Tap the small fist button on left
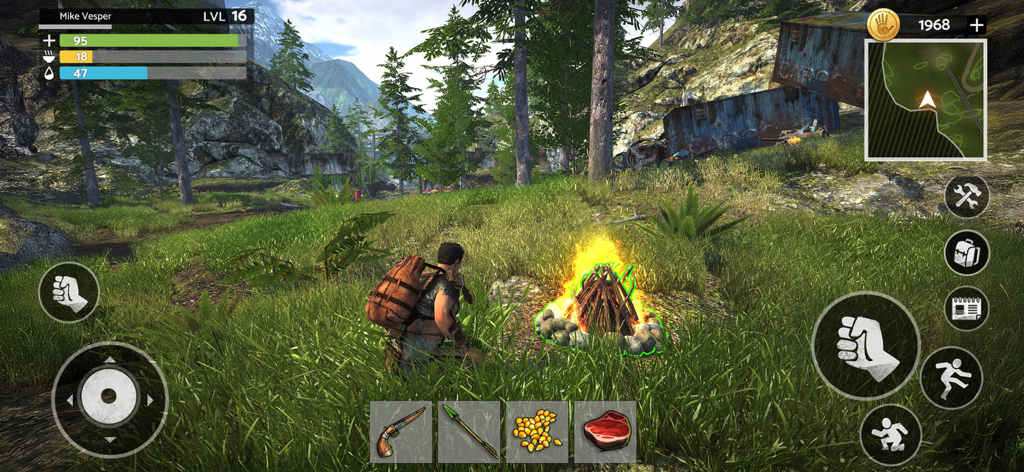1024x472 pixels. pos(69,292)
